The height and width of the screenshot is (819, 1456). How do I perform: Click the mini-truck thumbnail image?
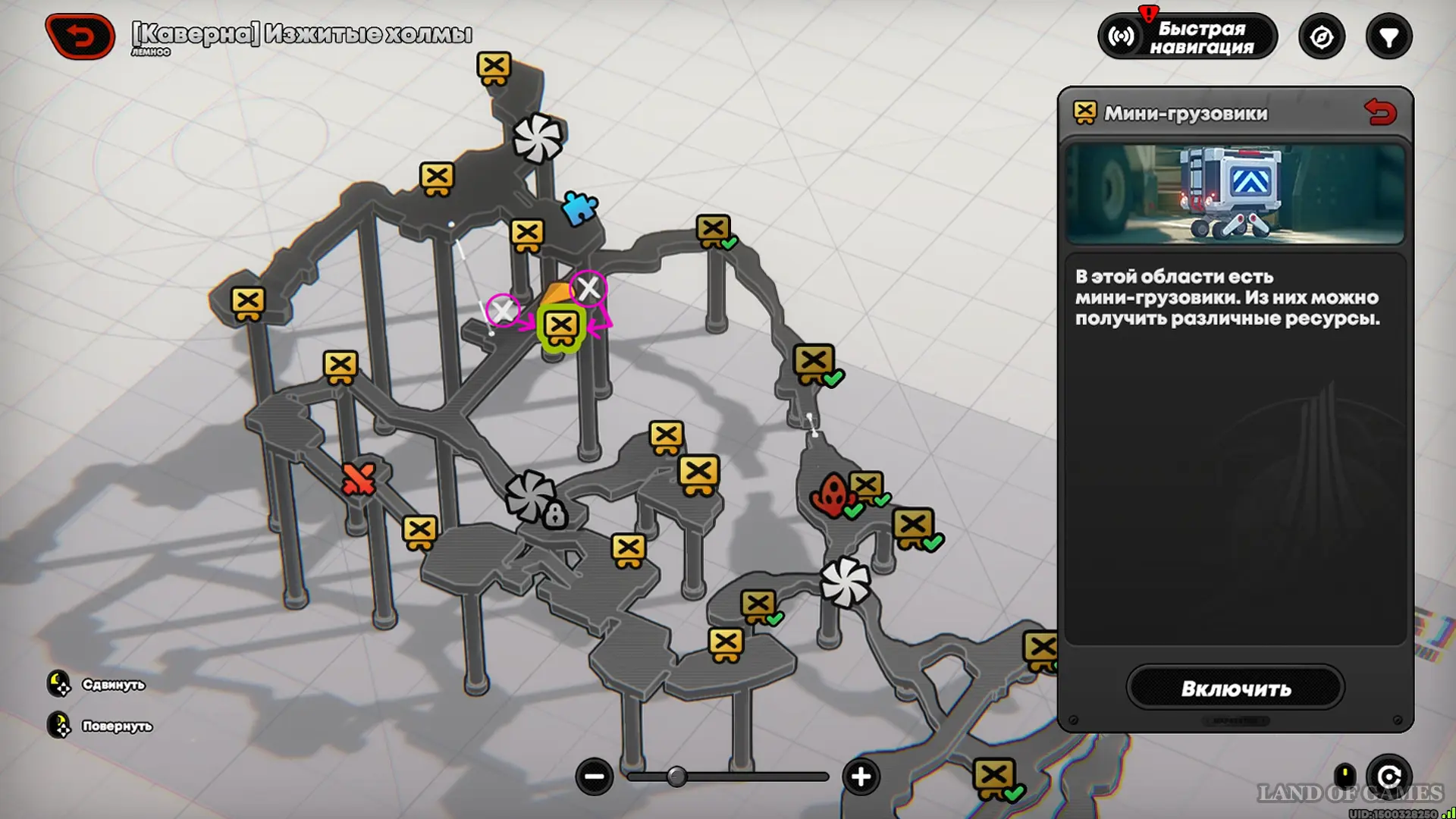1235,194
